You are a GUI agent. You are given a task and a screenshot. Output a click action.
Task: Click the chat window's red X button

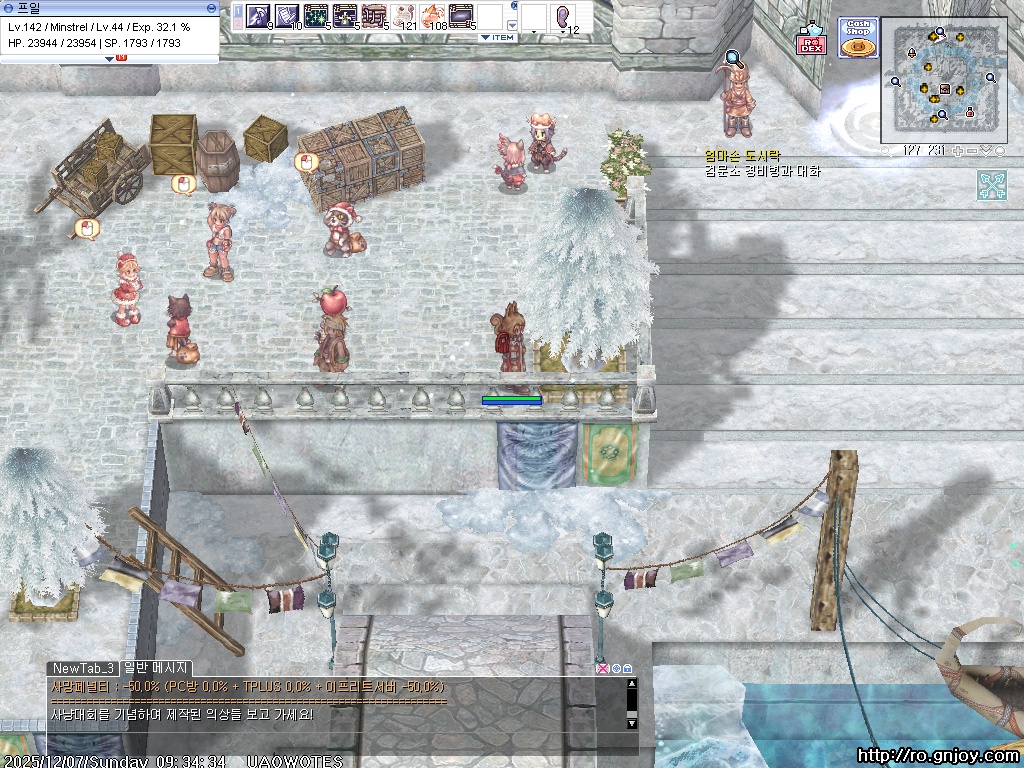(601, 668)
